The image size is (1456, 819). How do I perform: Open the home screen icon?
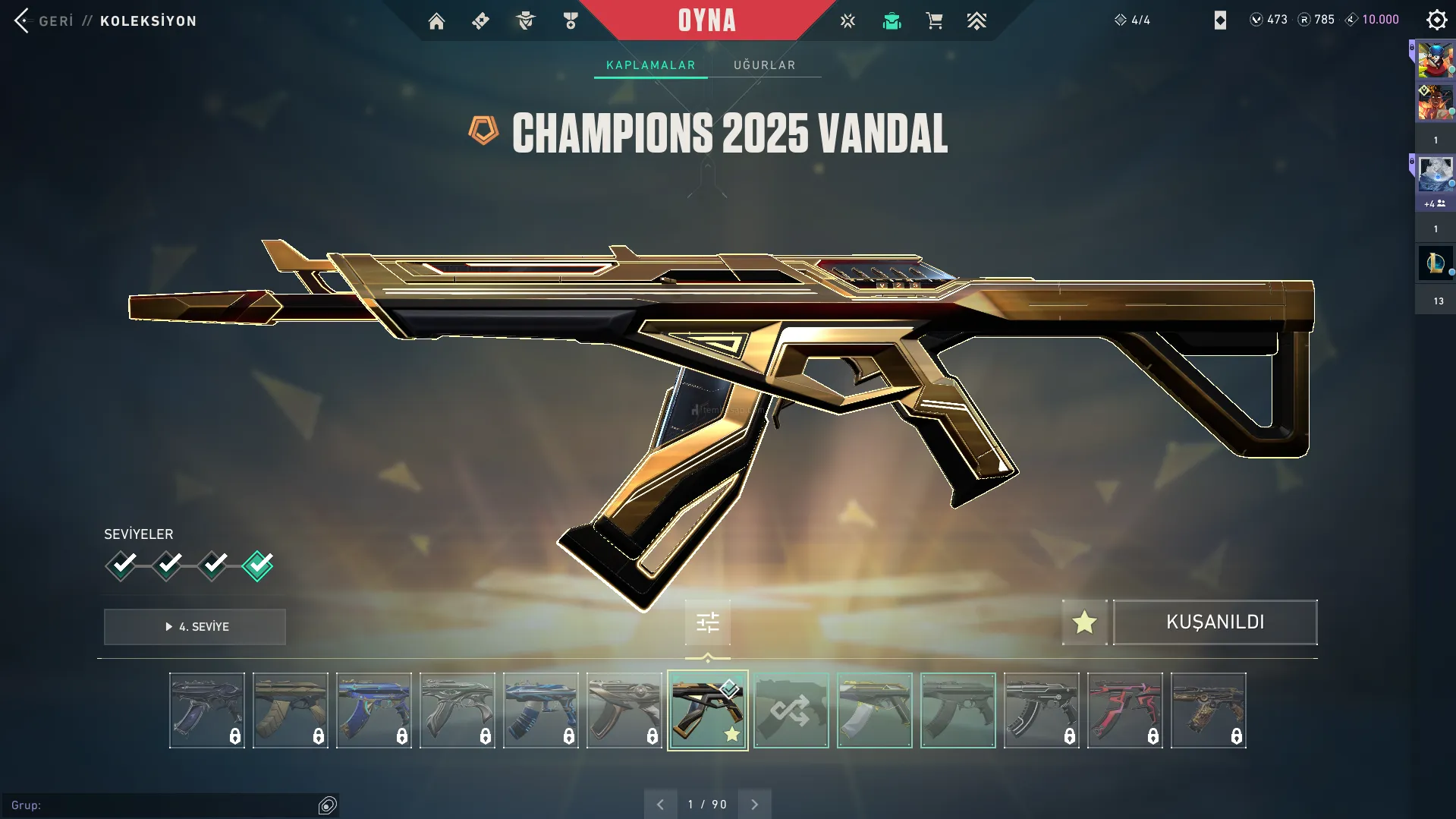436,21
